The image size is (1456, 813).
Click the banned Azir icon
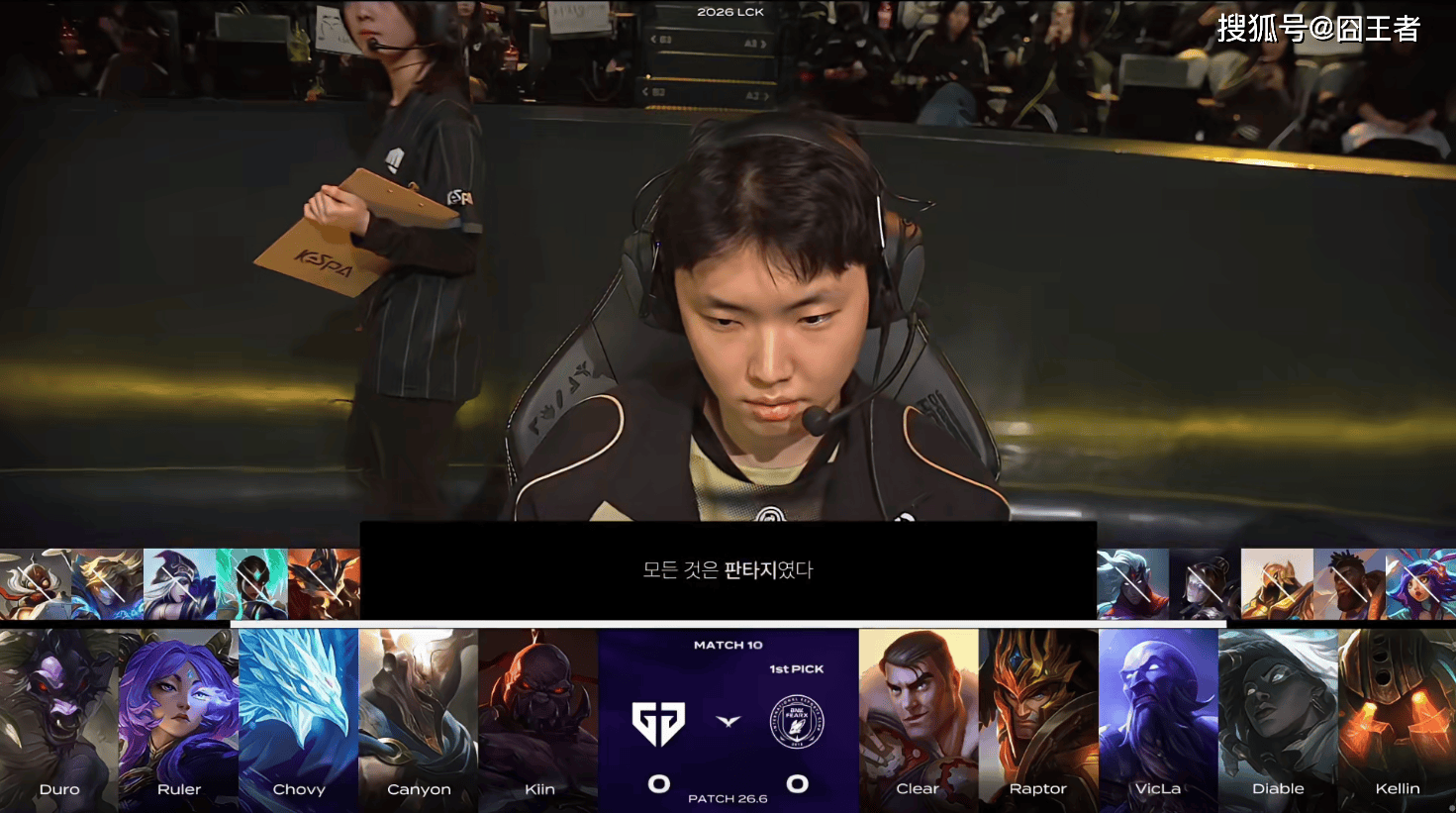[1277, 584]
